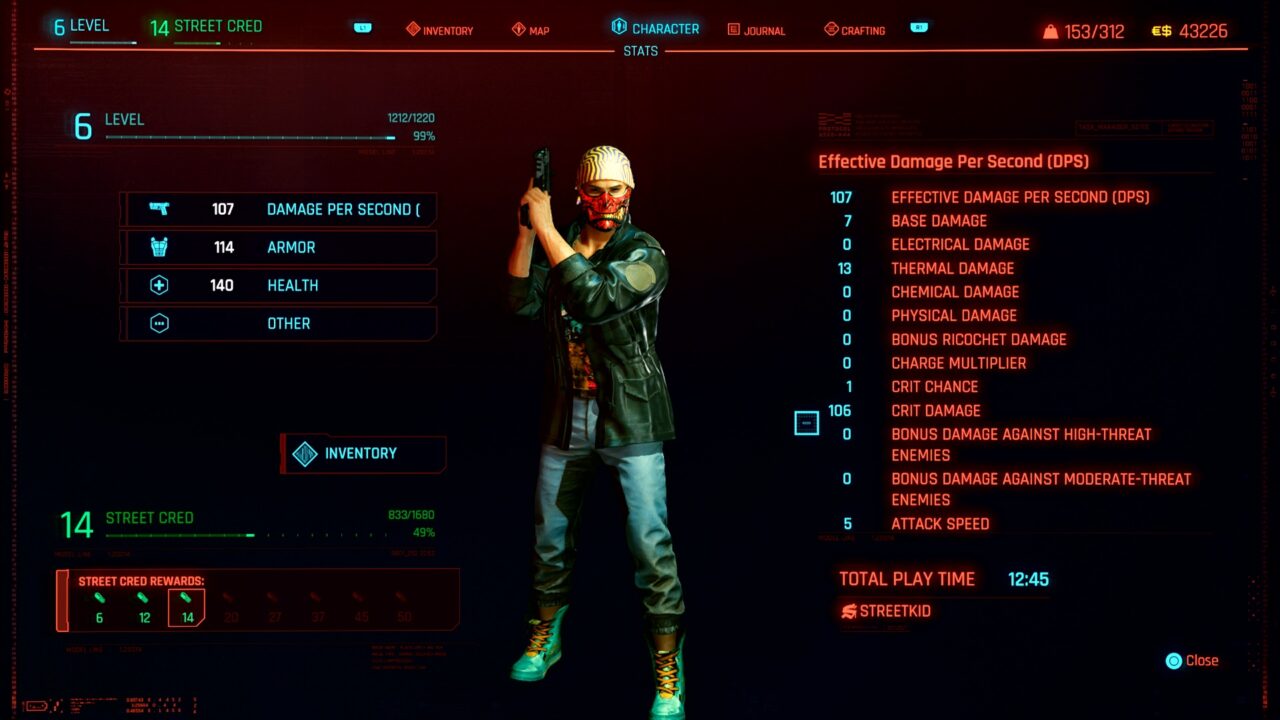
Task: Open the Inventory button in left panel
Action: pos(362,452)
